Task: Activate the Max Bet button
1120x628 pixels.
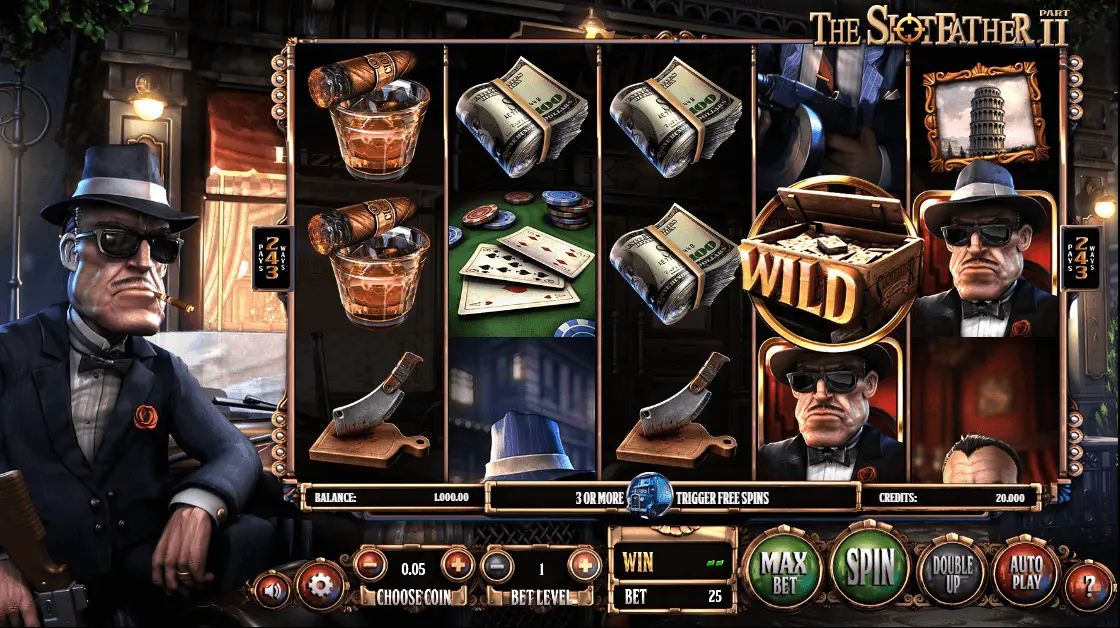Action: point(784,572)
